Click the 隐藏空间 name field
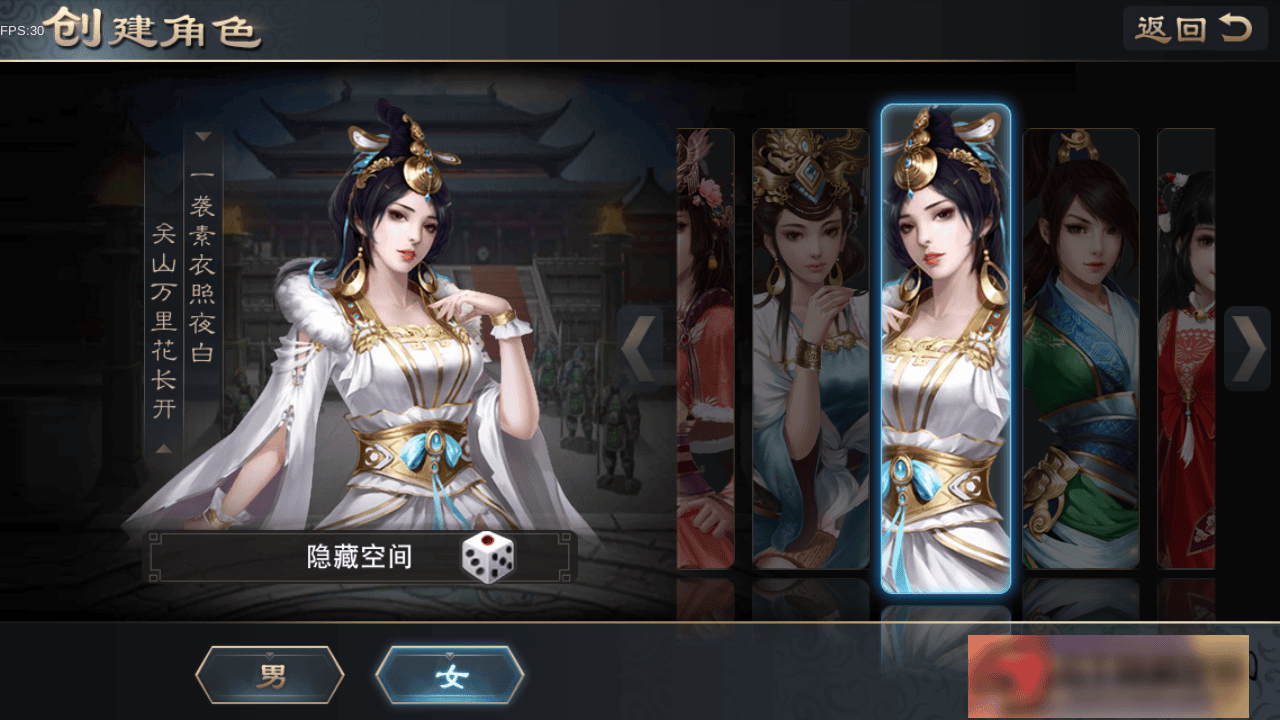Screen dimensions: 1280x720 tap(360, 558)
